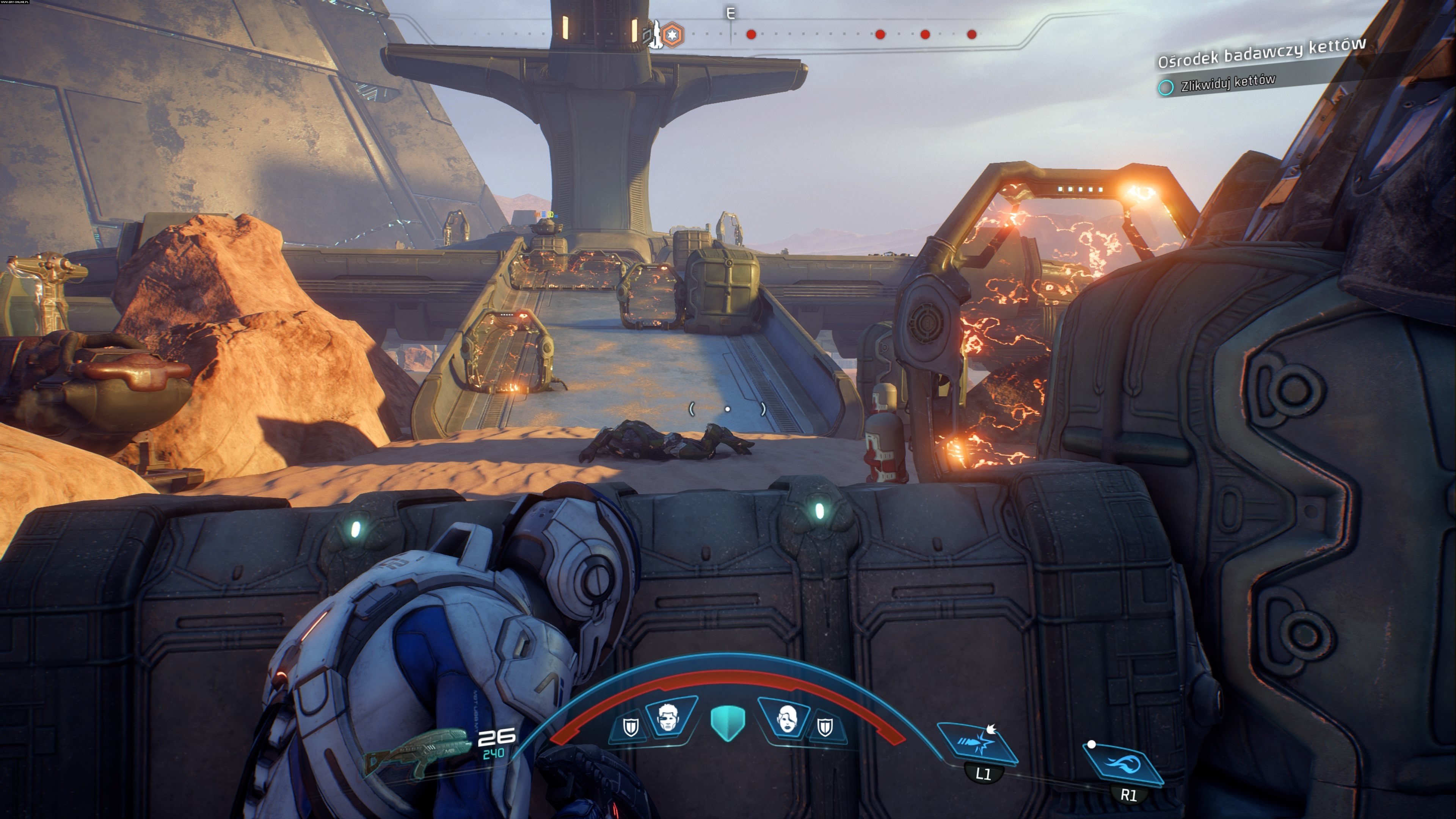The image size is (1456, 819).
Task: Select the female squadmate portrait
Action: pos(785,718)
